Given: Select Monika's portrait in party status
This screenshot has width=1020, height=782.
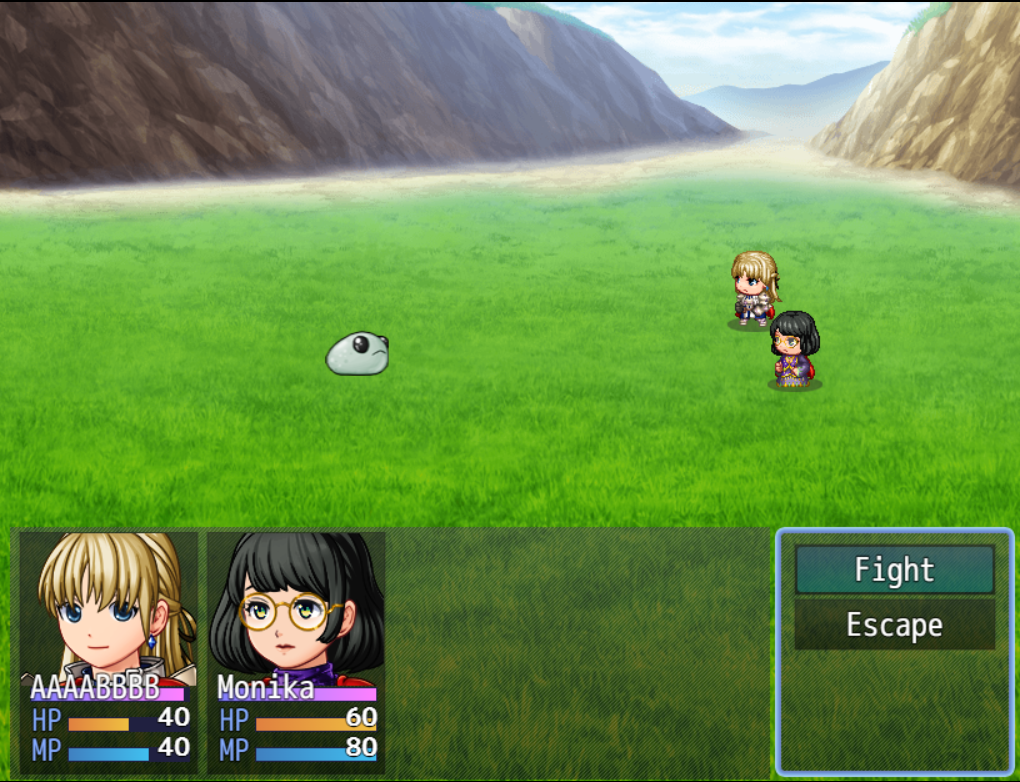Looking at the screenshot, I should click(x=296, y=607).
